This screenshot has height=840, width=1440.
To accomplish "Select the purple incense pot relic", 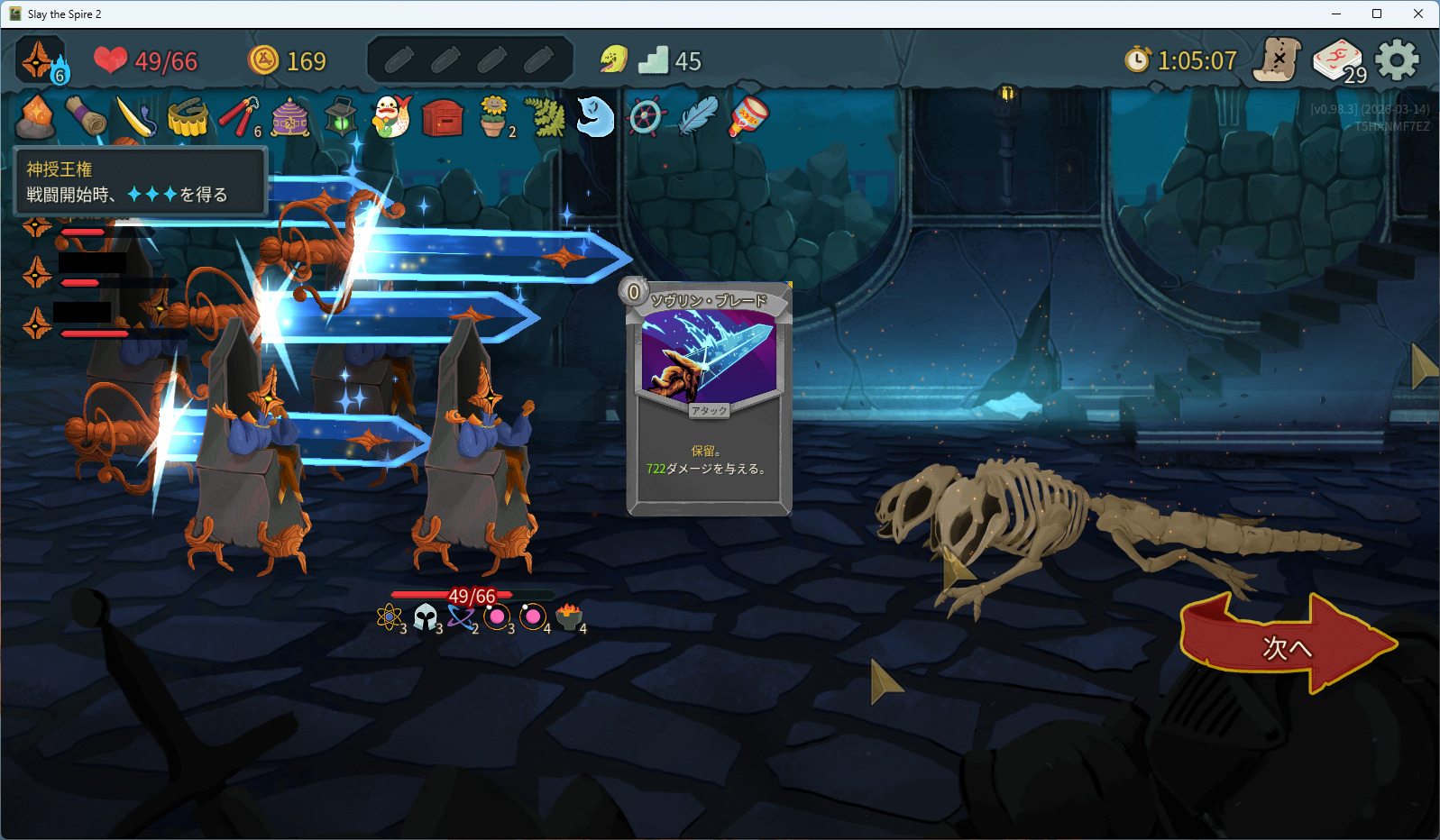I will point(290,117).
